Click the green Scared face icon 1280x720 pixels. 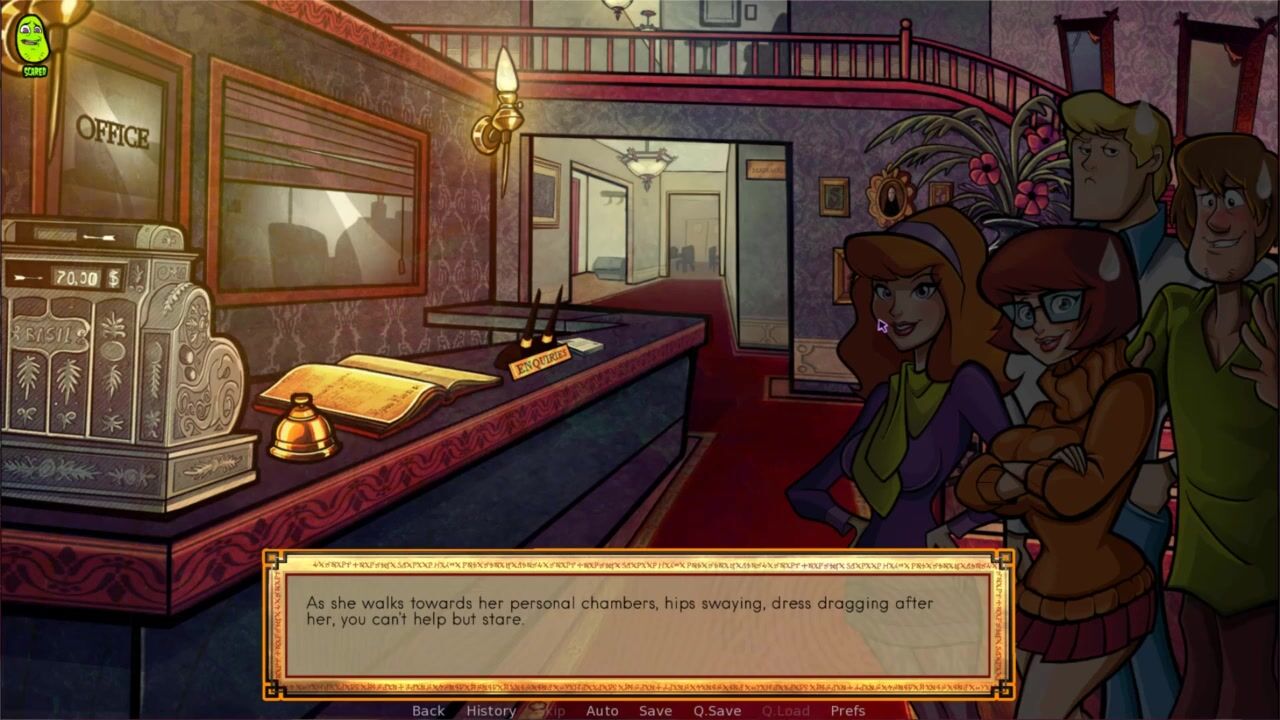click(x=32, y=42)
